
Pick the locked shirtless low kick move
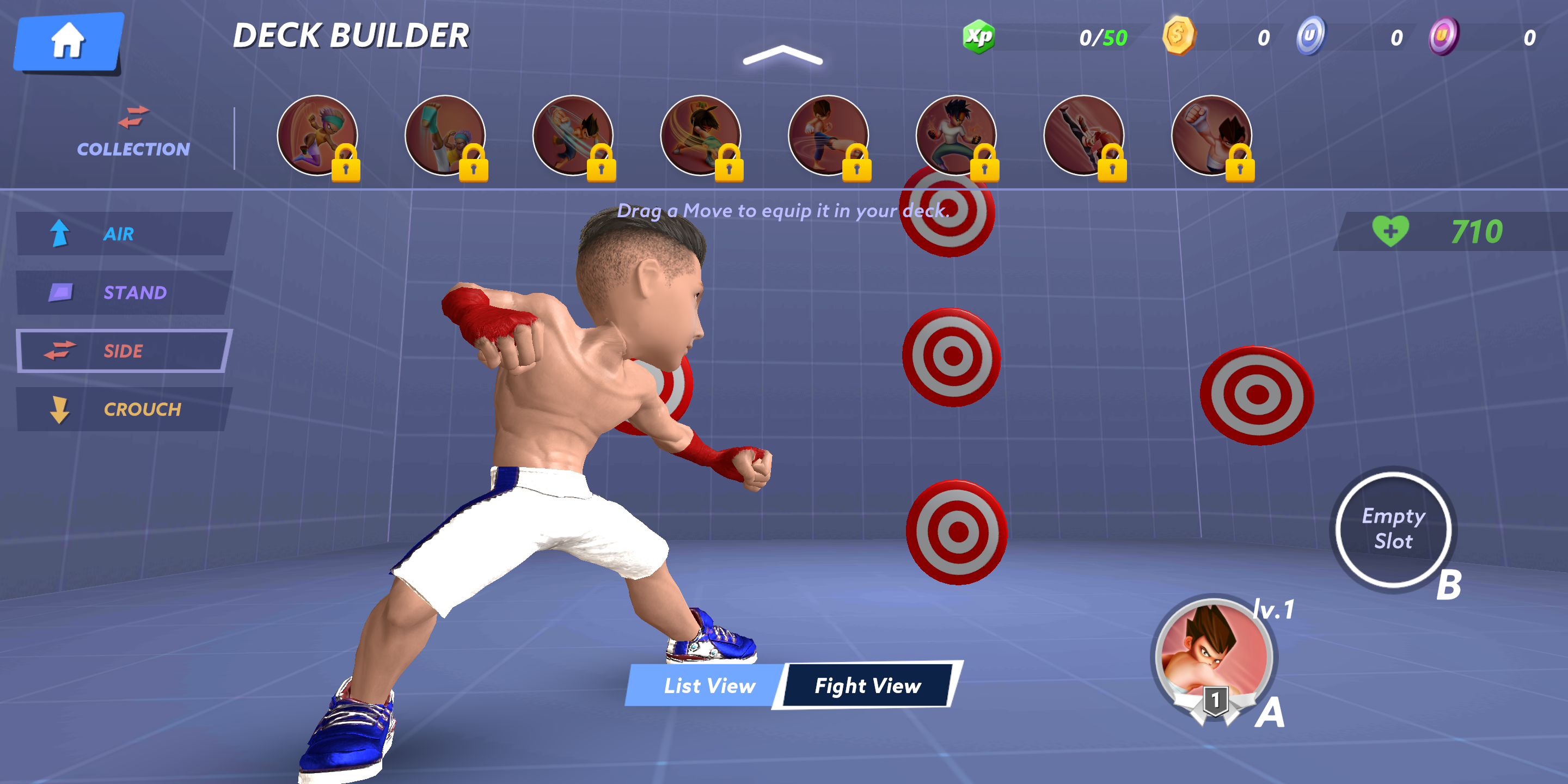[x=829, y=135]
